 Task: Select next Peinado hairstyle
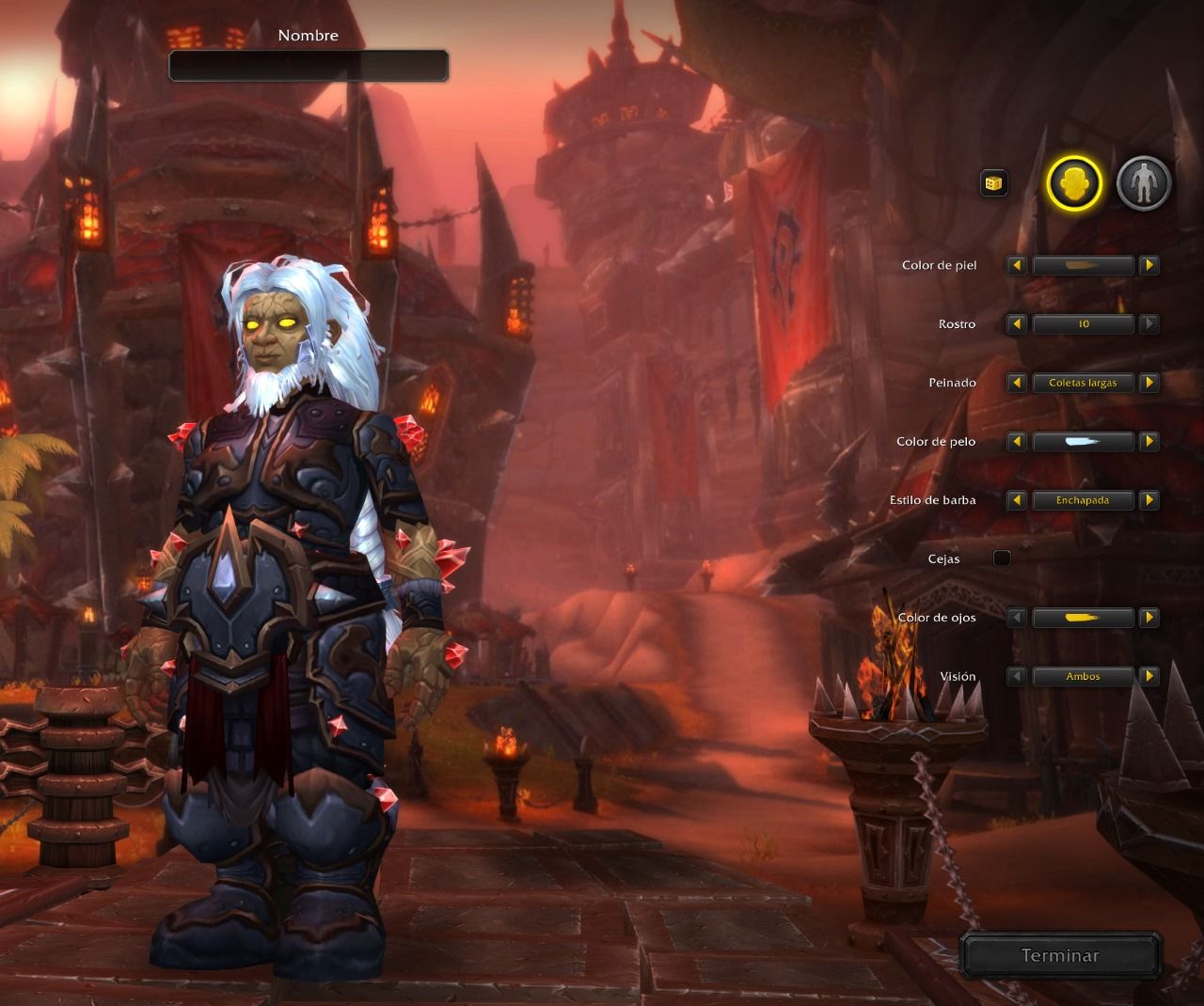1149,383
